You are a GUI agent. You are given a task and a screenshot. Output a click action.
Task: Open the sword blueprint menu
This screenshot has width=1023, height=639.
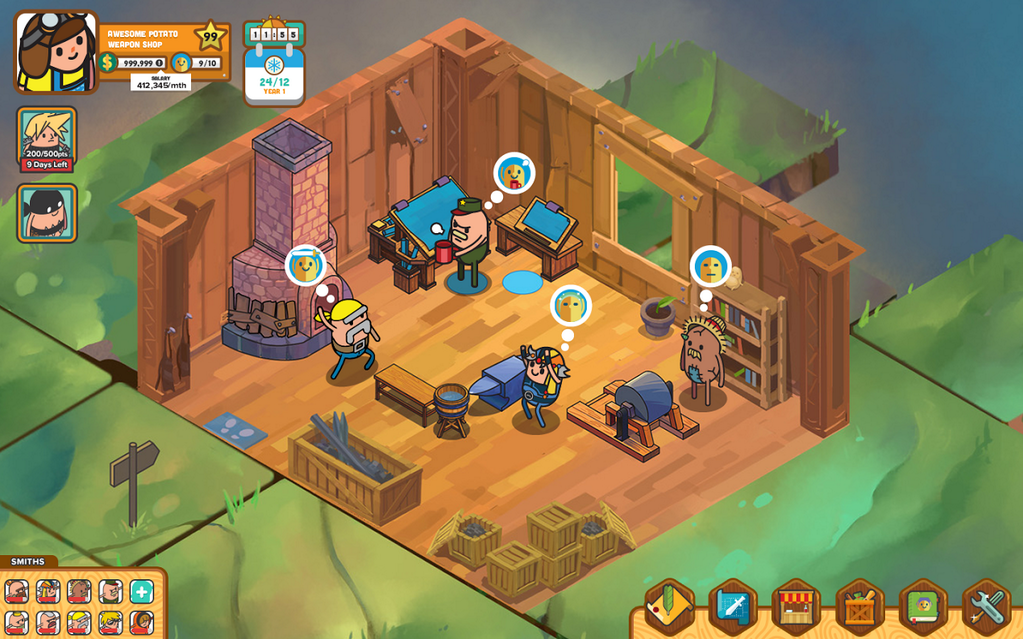coord(733,607)
